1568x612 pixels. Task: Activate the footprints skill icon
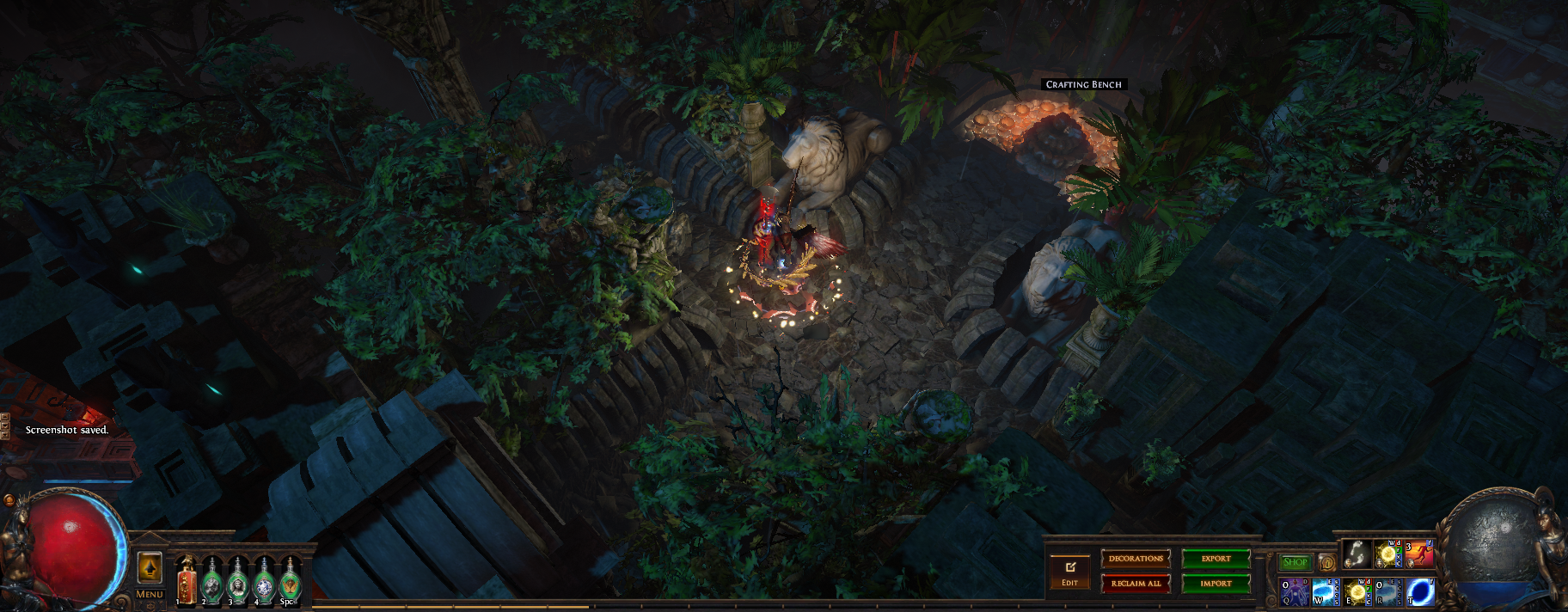point(1357,554)
